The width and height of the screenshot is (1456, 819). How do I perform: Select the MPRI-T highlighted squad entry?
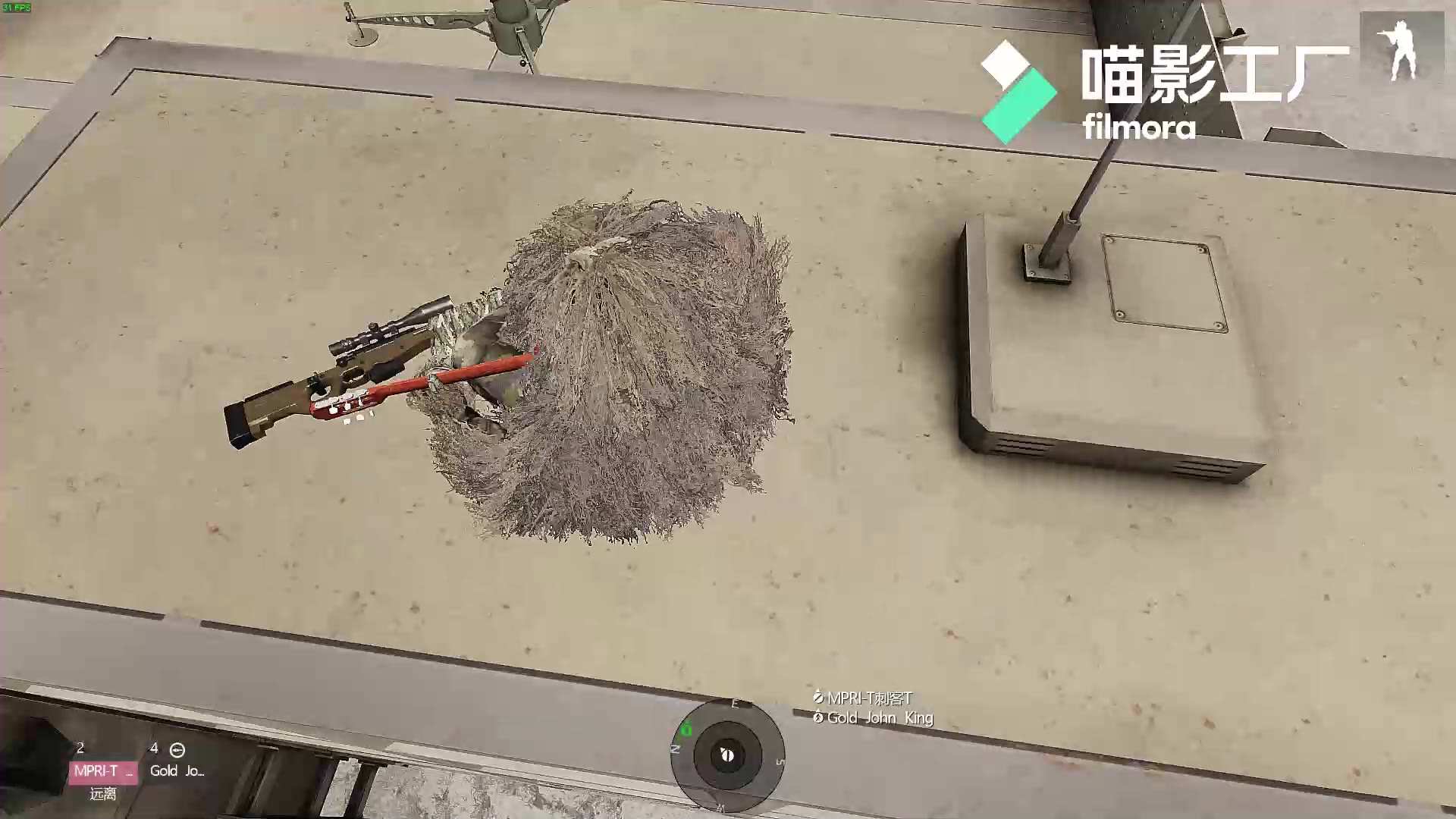[x=102, y=770]
